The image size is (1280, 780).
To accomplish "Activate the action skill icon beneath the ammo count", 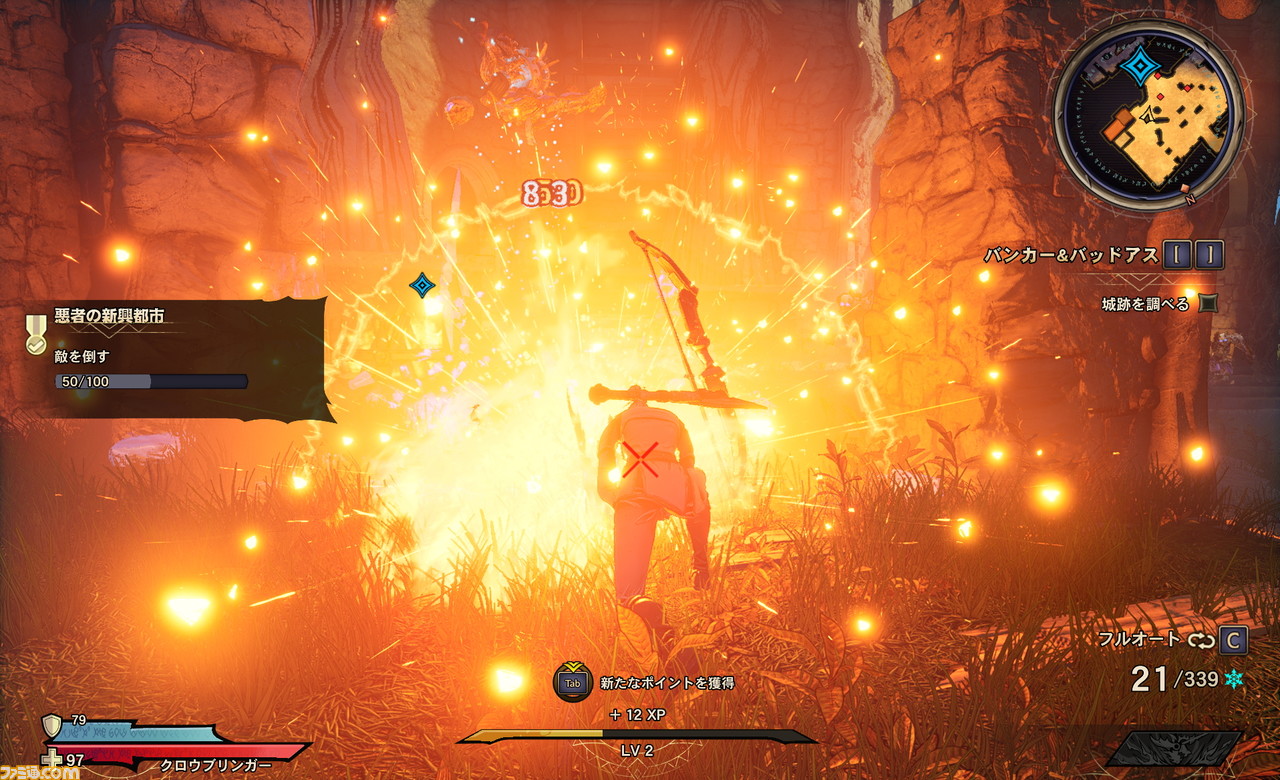I will [x=1177, y=749].
